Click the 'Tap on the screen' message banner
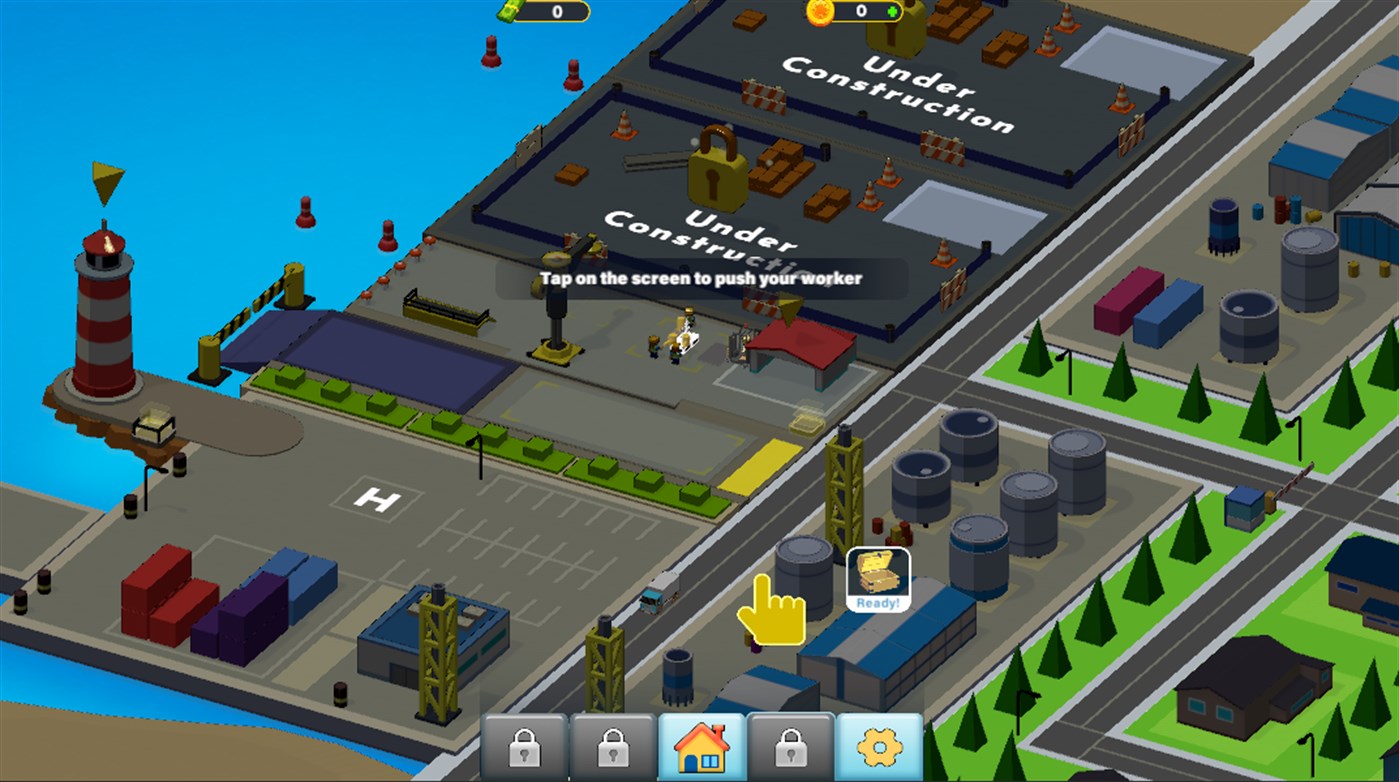Viewport: 1399px width, 782px height. point(700,279)
